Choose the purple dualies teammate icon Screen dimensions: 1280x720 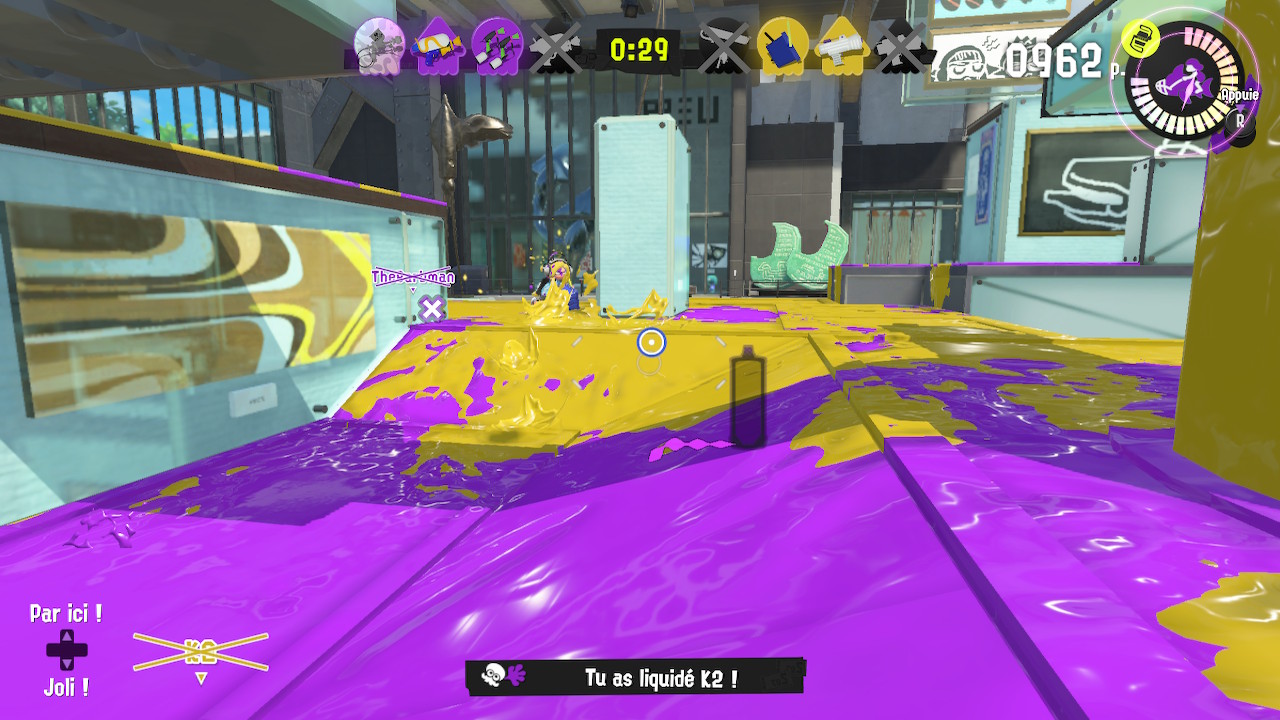click(x=497, y=46)
